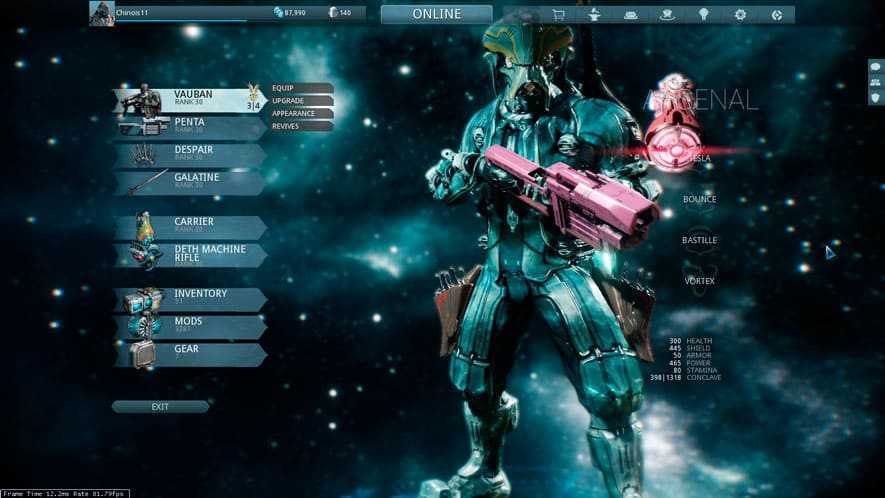
Task: Select the Revives option
Action: point(300,127)
